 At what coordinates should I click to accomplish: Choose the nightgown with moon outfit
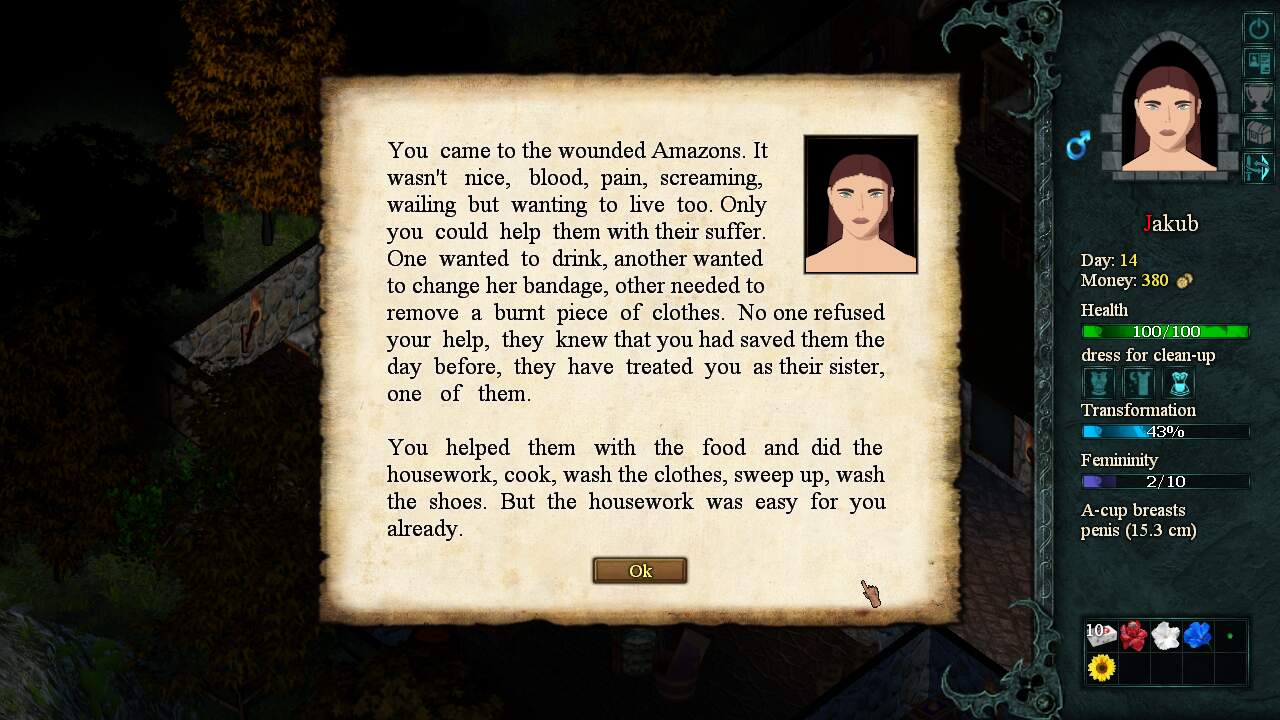click(x=1139, y=383)
